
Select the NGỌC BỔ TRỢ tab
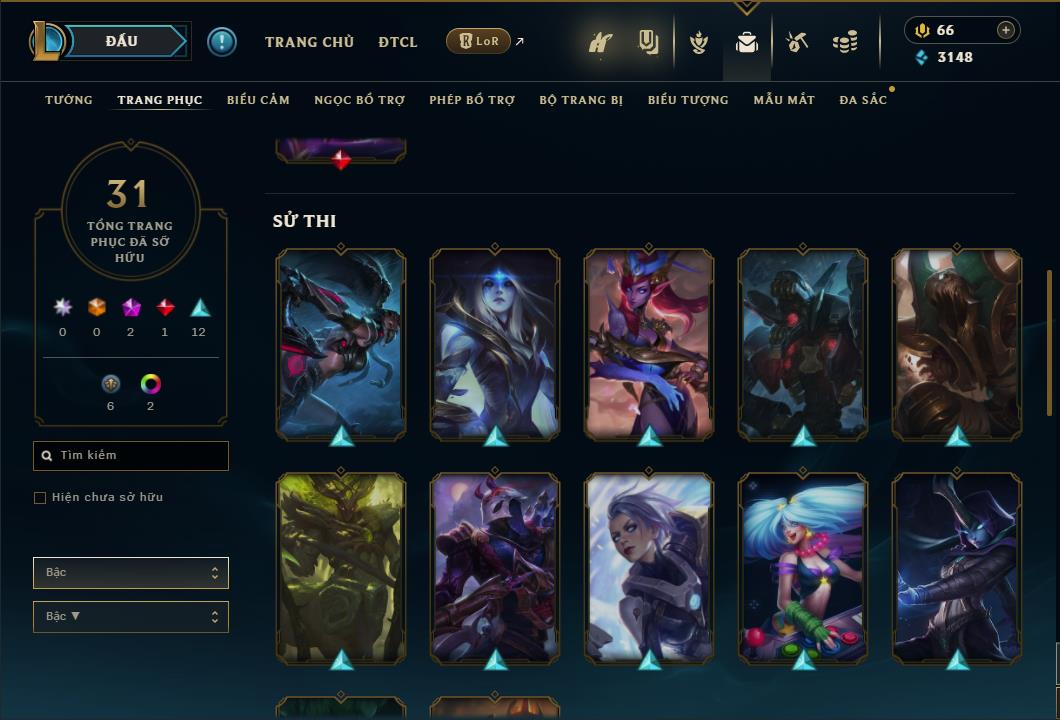click(359, 100)
